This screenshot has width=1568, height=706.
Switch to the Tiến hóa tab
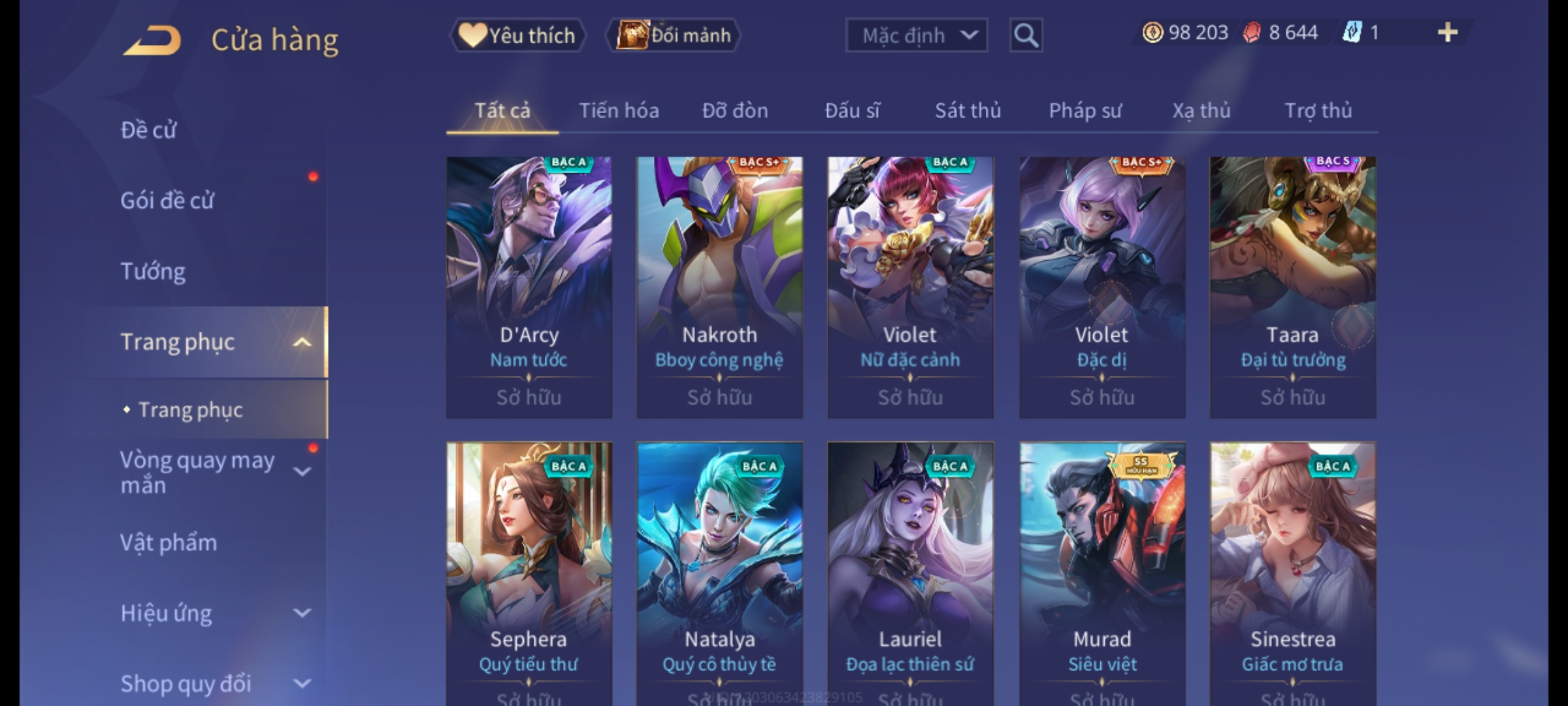(x=619, y=111)
